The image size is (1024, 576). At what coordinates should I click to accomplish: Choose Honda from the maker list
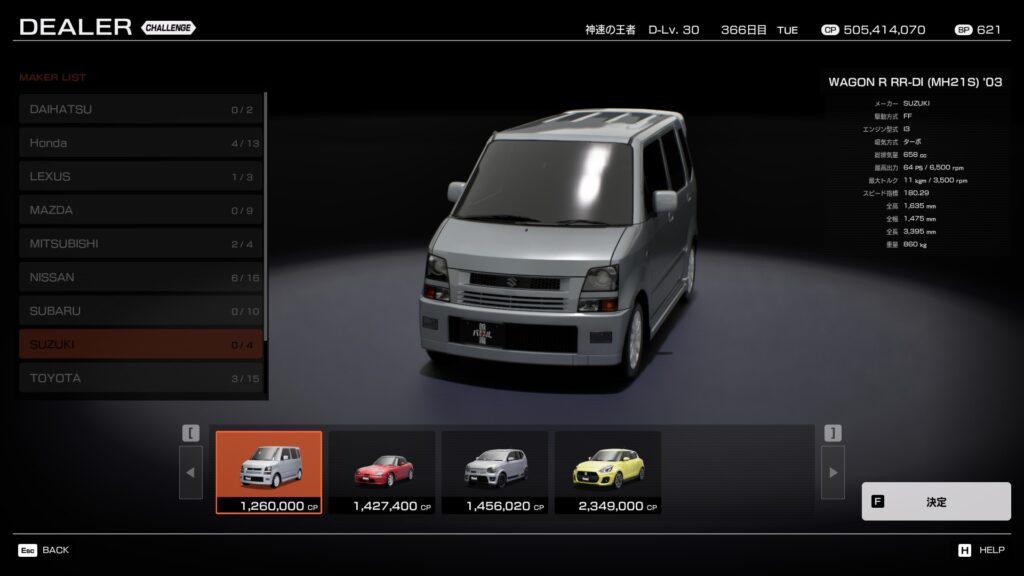(140, 143)
